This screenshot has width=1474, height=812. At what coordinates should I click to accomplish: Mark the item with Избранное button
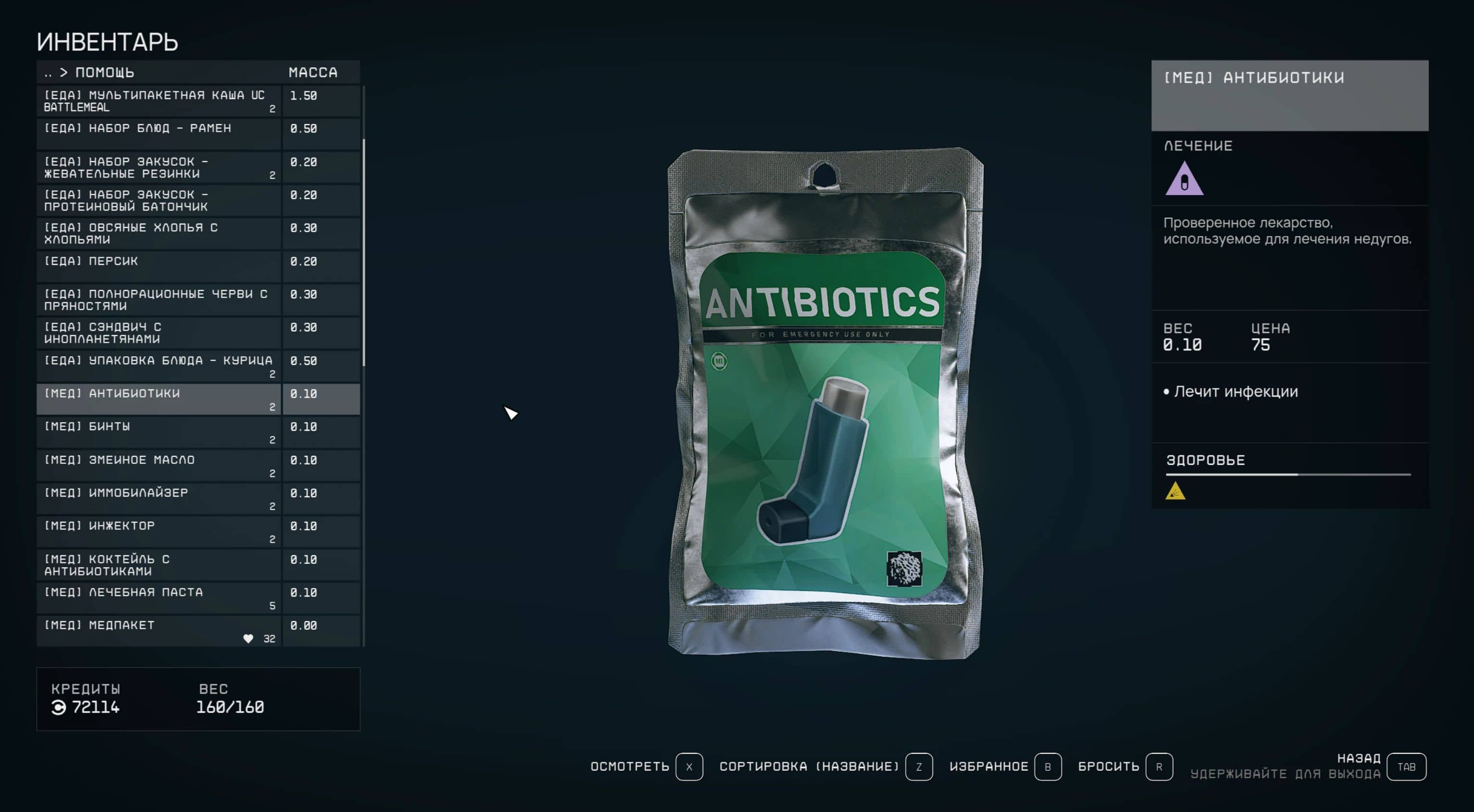[1048, 767]
